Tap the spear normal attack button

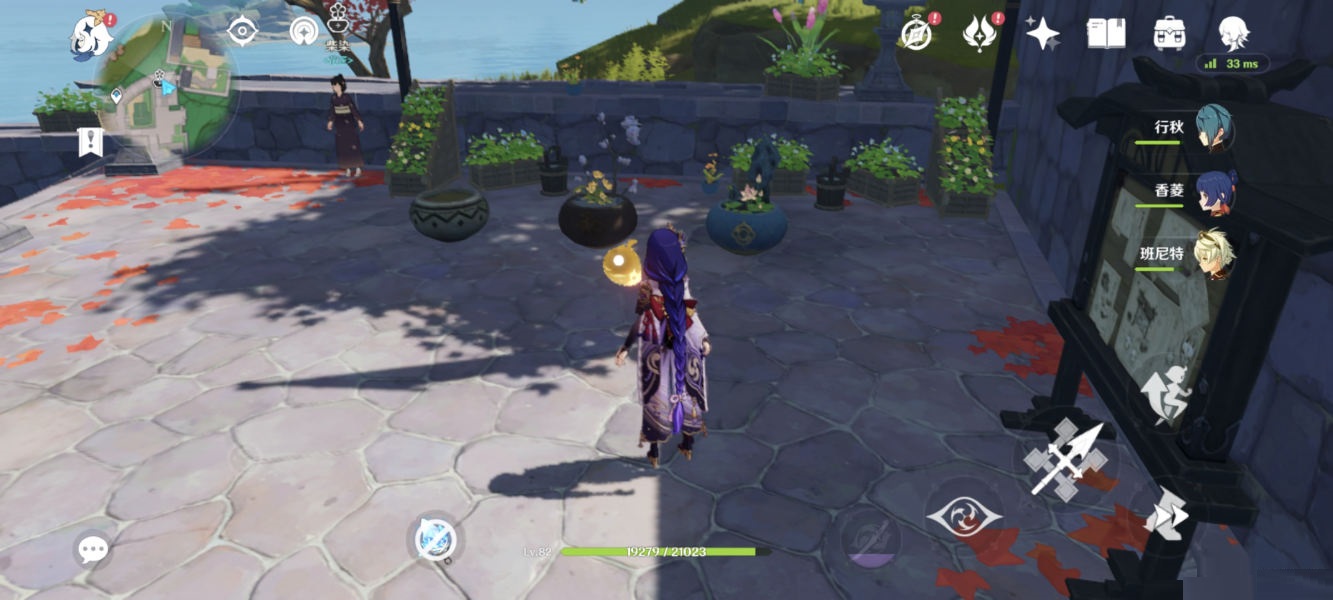coord(1066,458)
